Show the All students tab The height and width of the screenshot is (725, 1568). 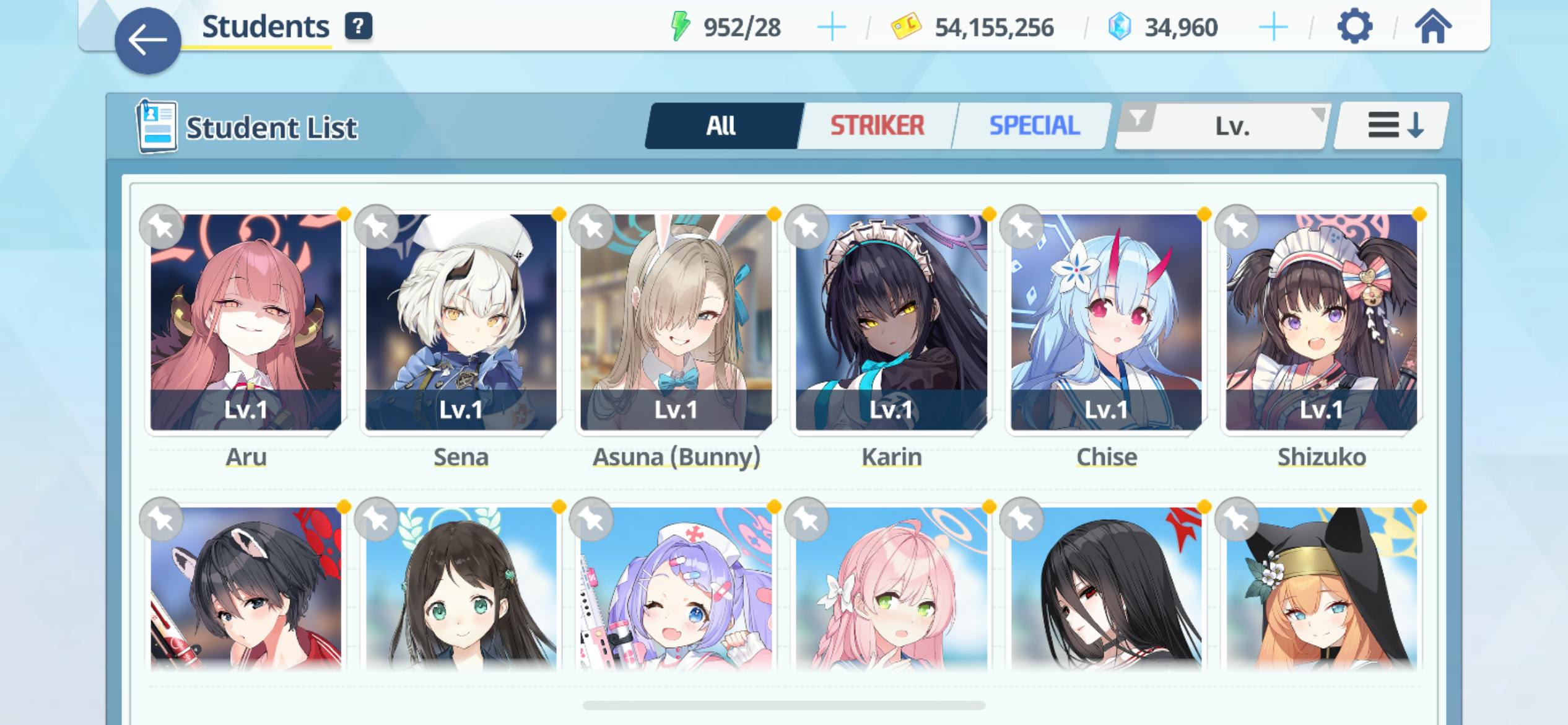(721, 126)
